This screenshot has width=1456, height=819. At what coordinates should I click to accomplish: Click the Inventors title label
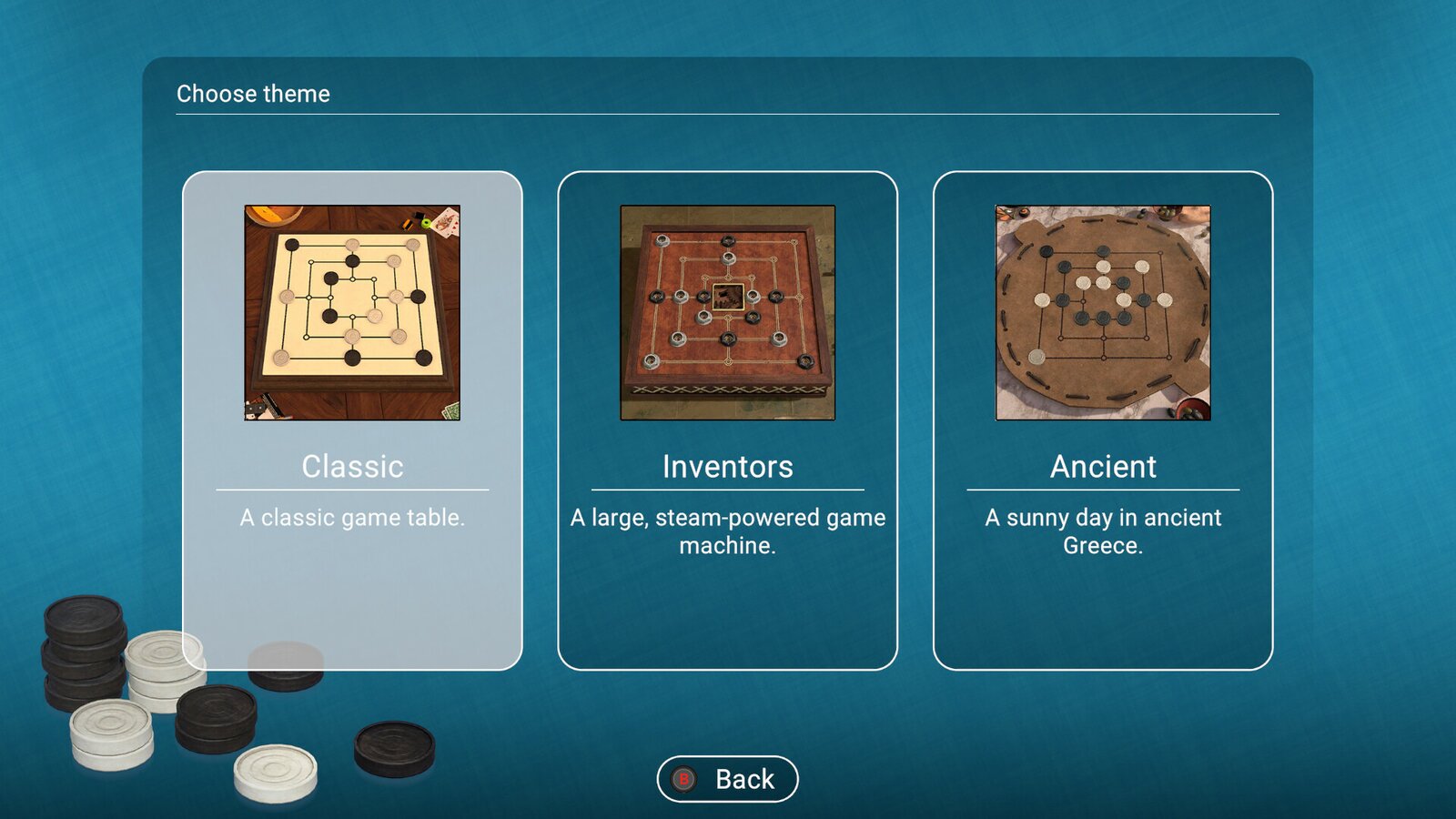[x=727, y=467]
